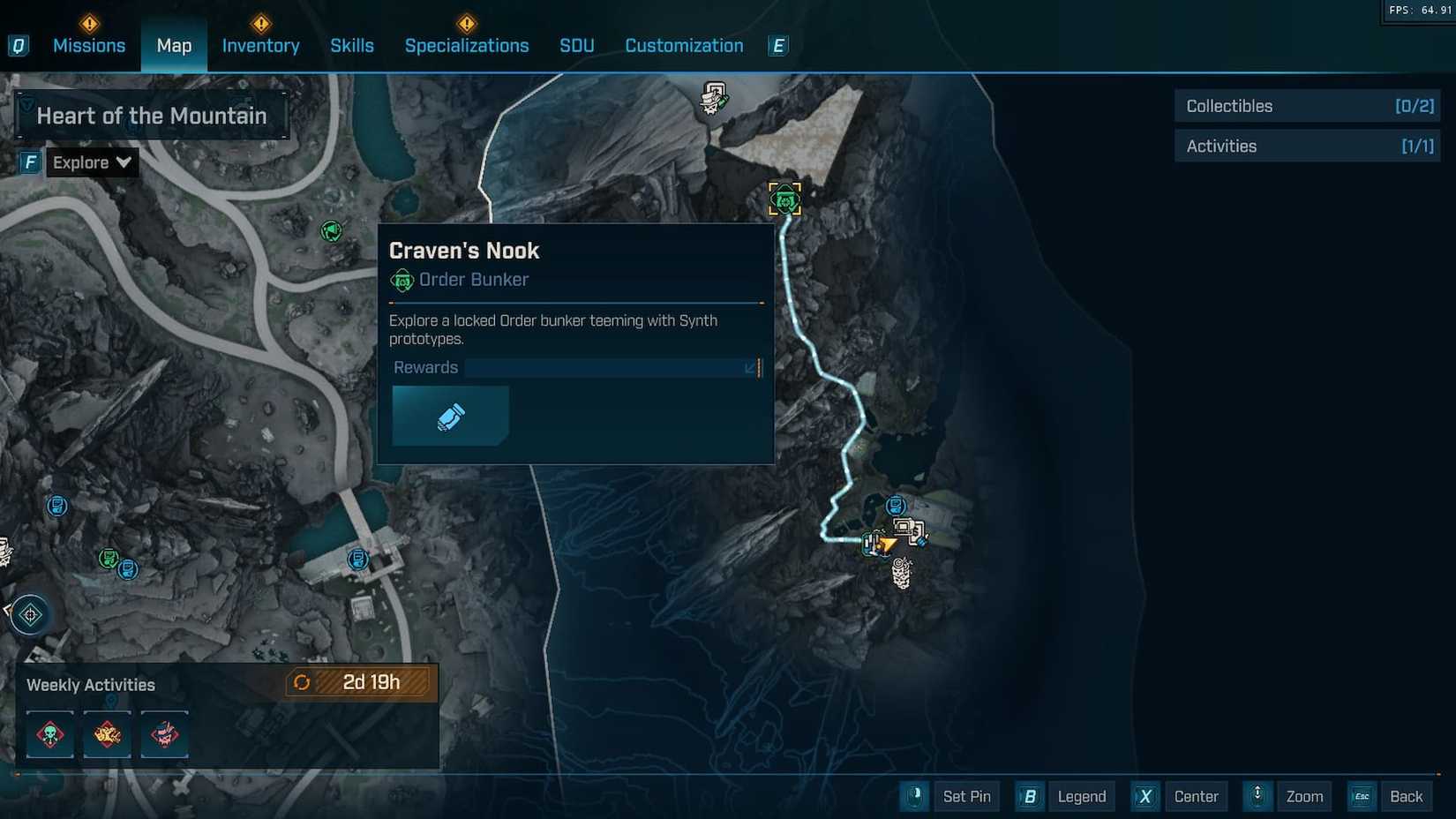The image size is (1456, 819).
Task: Click the weekly activities refresh timer
Action: coord(357,681)
